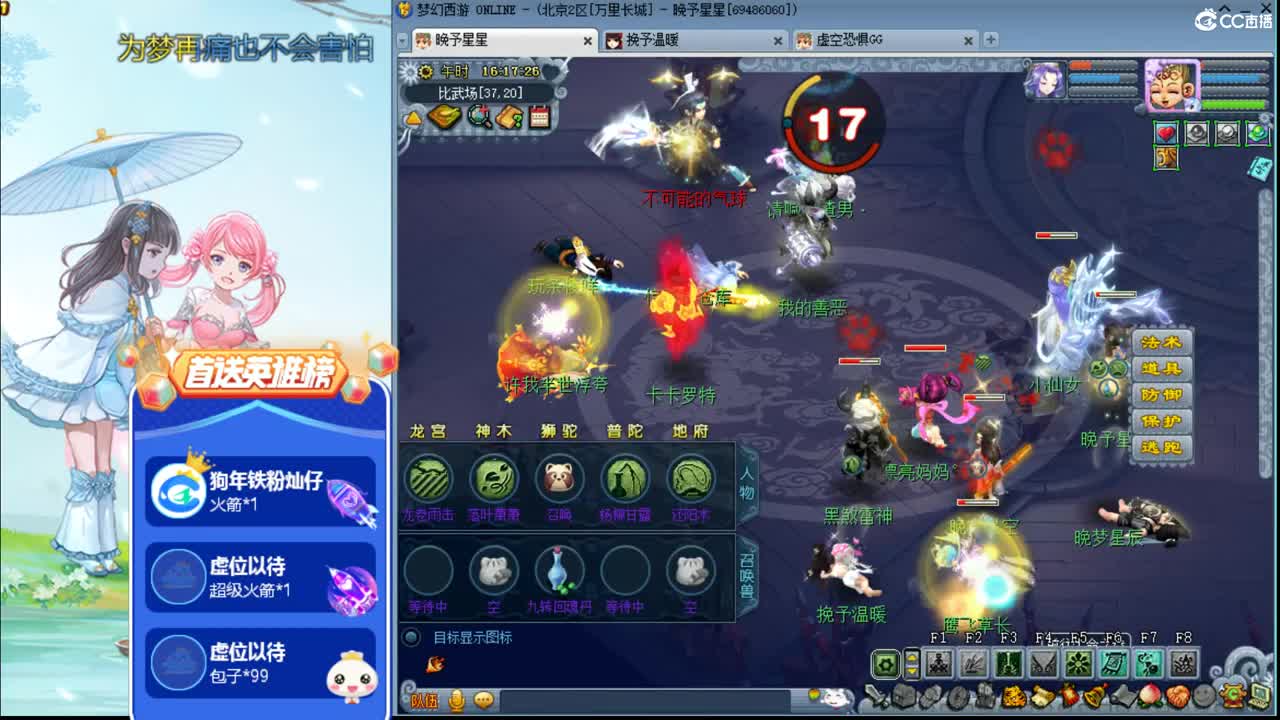
Task: Click the yellow triangle expander below the clock
Action: [414, 118]
